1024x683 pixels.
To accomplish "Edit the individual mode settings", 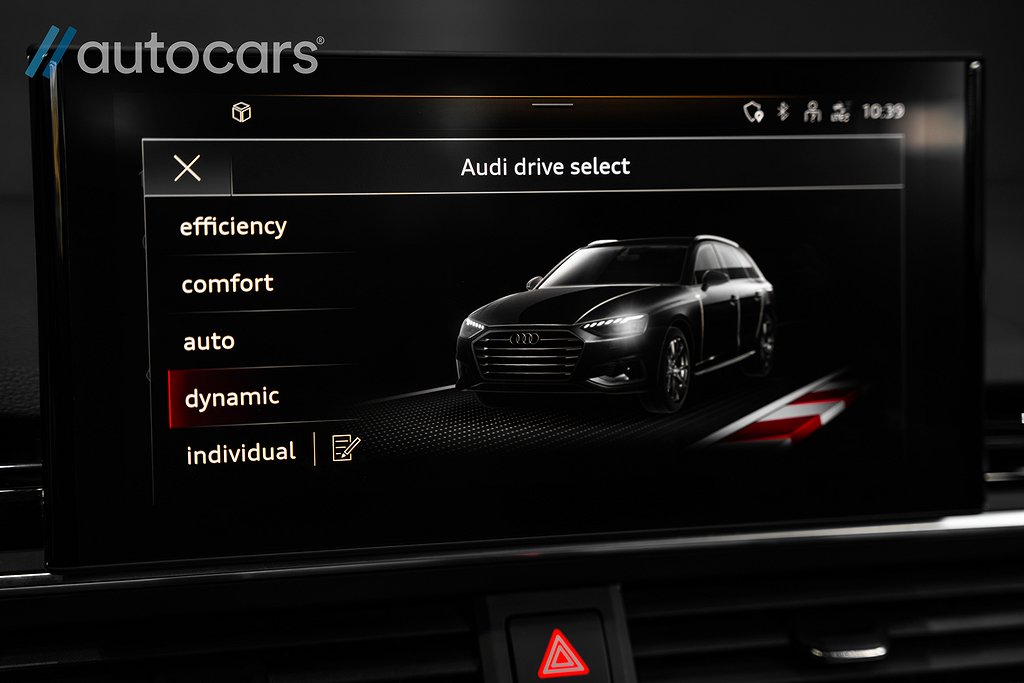I will 345,448.
